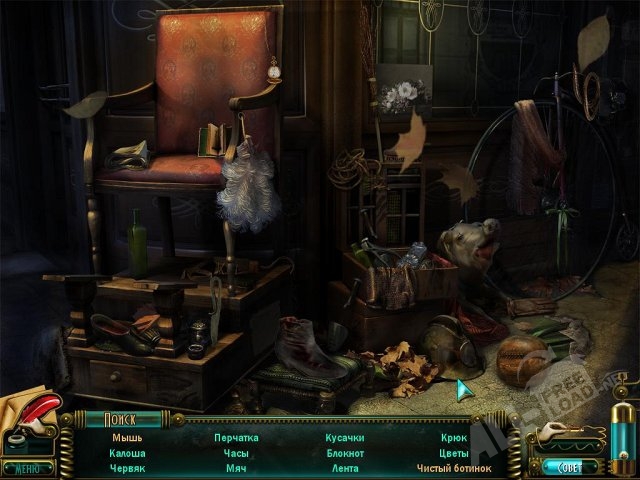Click the Цветы item name
Screen dimensions: 640x480
tap(453, 453)
